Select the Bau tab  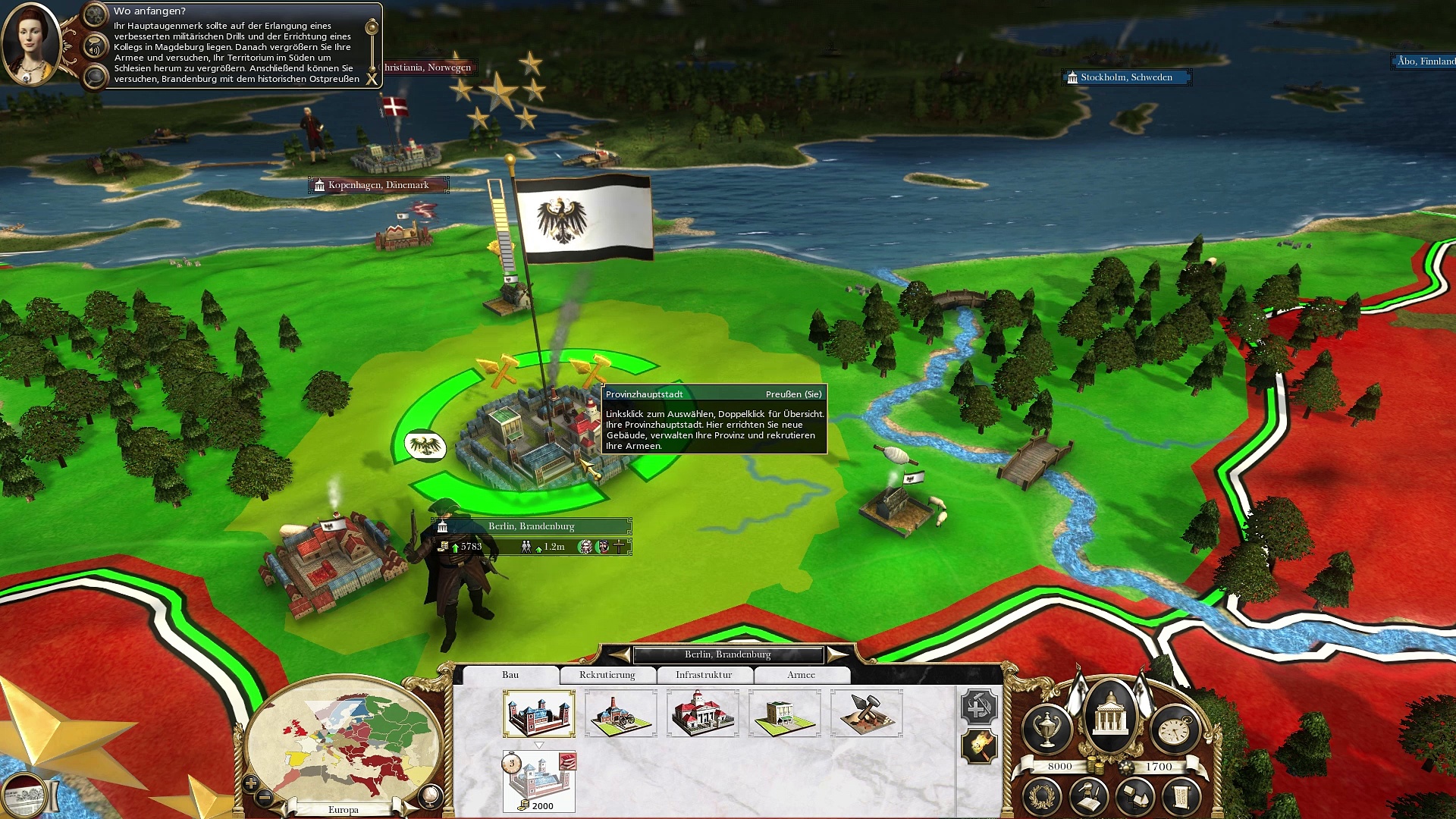tap(510, 675)
